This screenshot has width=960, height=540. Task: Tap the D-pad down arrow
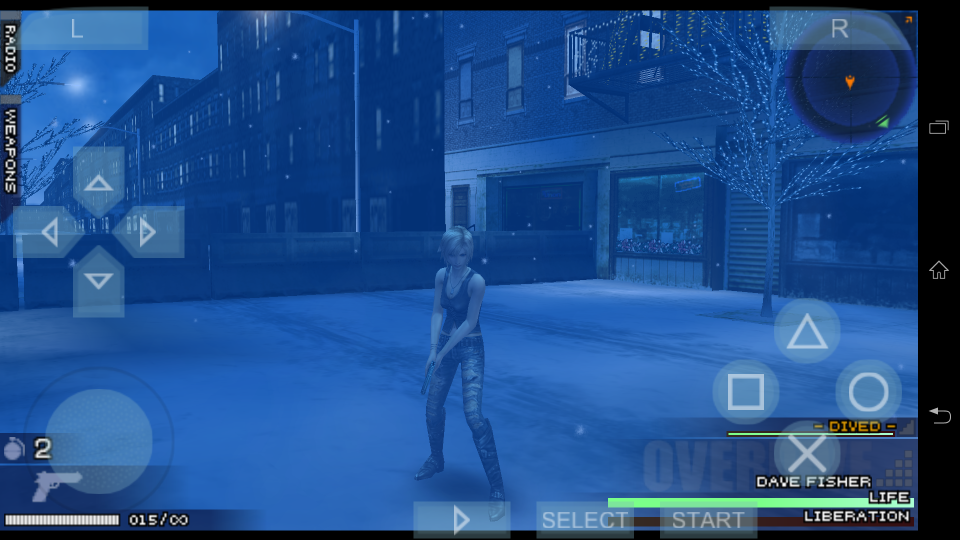98,282
